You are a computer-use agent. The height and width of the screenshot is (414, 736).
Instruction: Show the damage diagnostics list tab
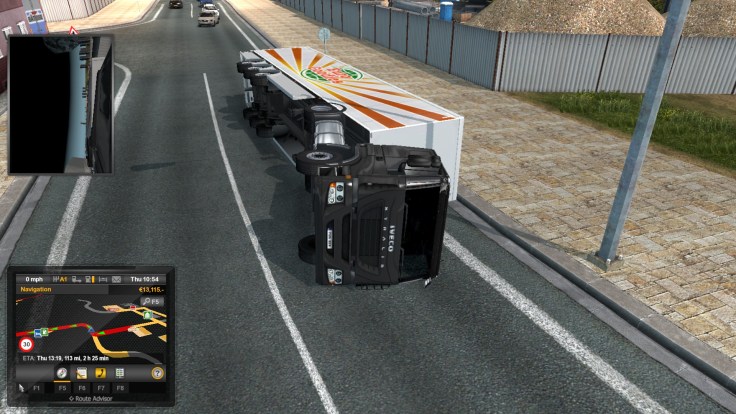point(120,373)
